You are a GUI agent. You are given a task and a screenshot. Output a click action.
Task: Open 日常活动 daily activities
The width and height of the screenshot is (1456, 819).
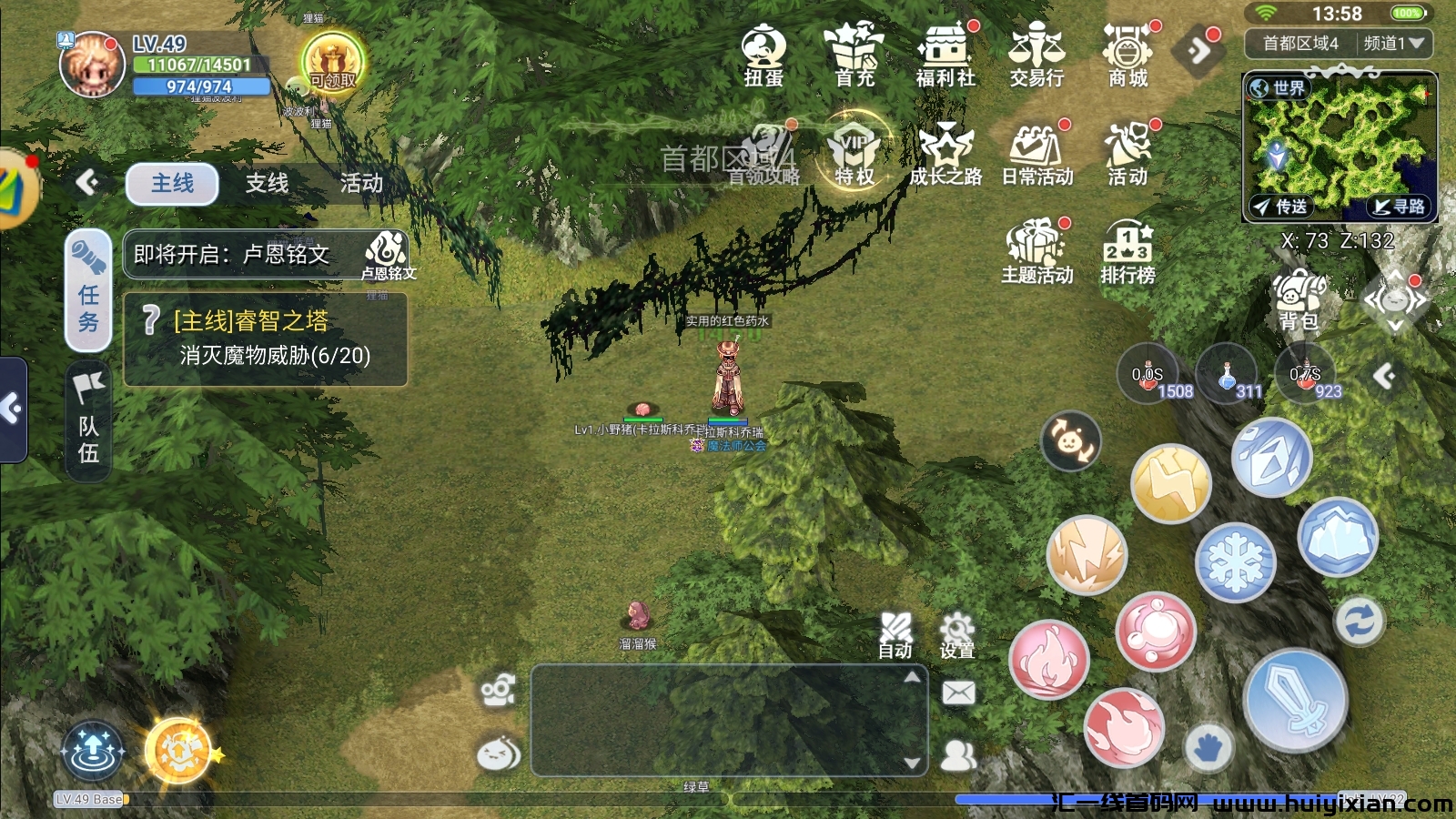tap(1036, 155)
